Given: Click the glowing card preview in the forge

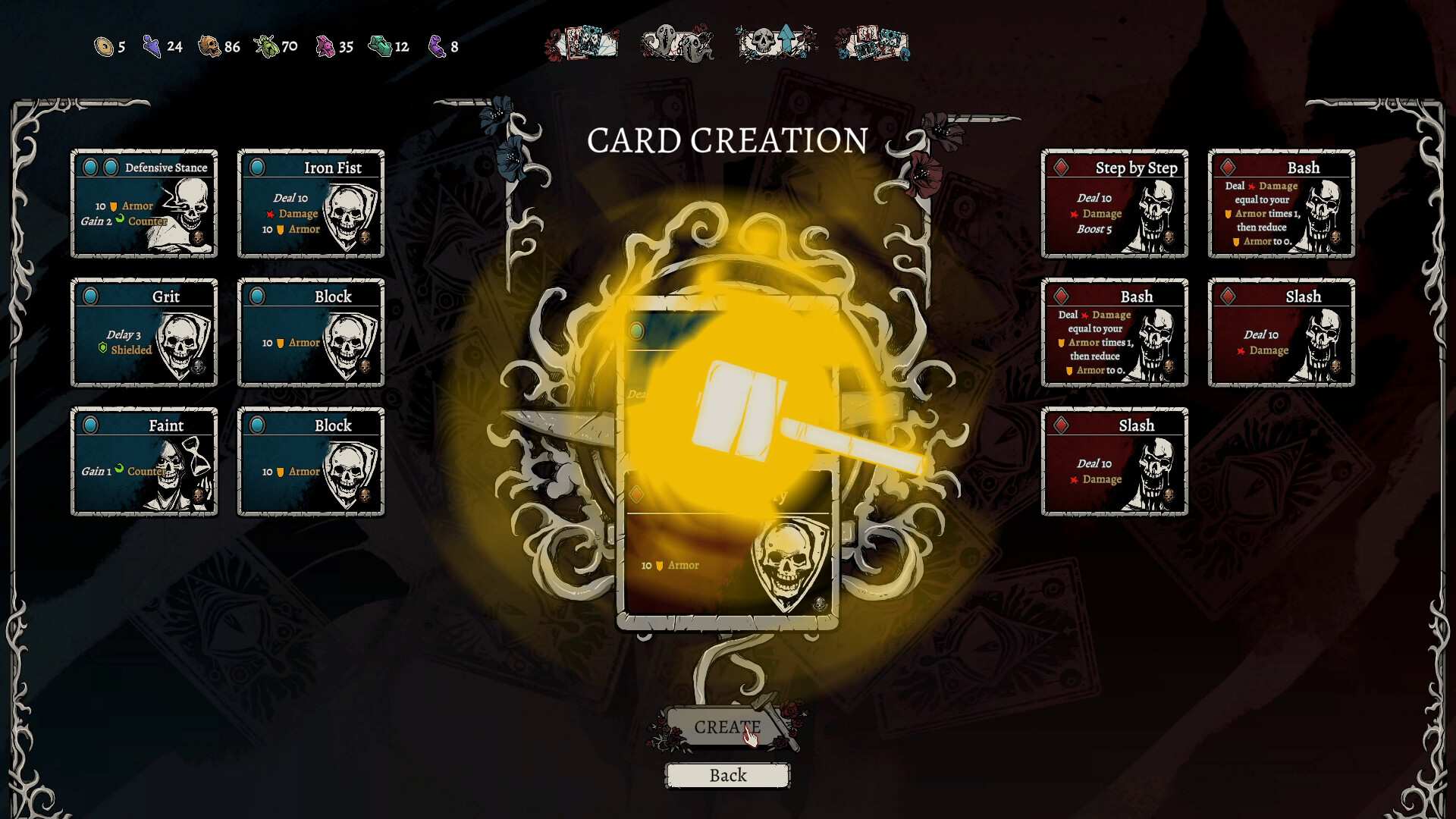Looking at the screenshot, I should [728, 463].
